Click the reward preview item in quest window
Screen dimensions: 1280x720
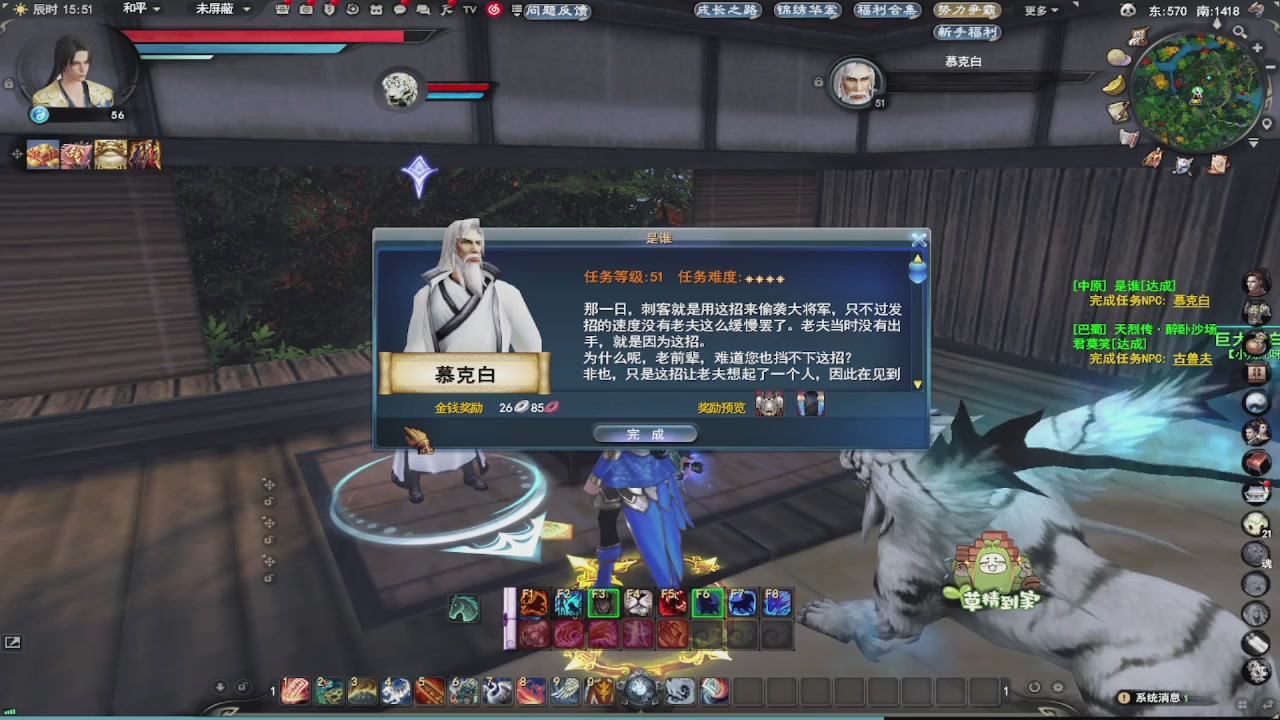(x=770, y=404)
